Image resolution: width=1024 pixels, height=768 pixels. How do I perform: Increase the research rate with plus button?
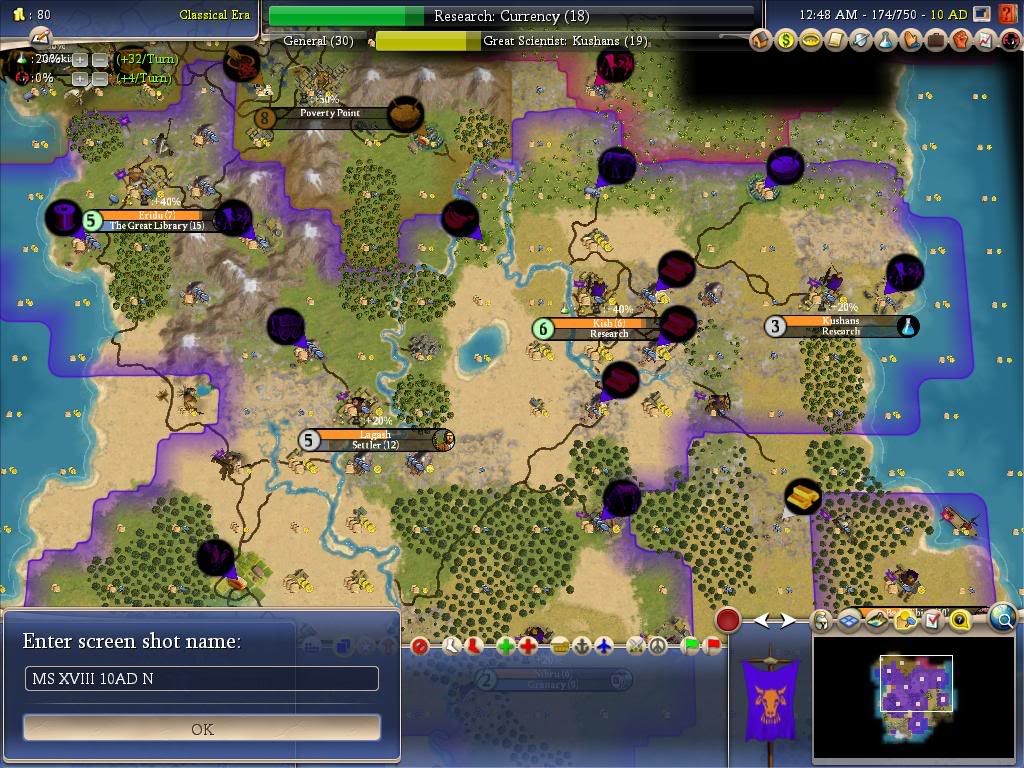tap(80, 59)
